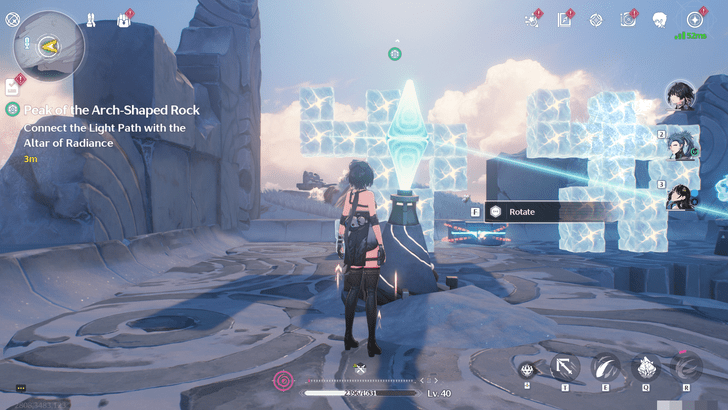Open the twin-pillar icon next to the minimap
Viewport: 728px width, 410px height.
pos(91,20)
